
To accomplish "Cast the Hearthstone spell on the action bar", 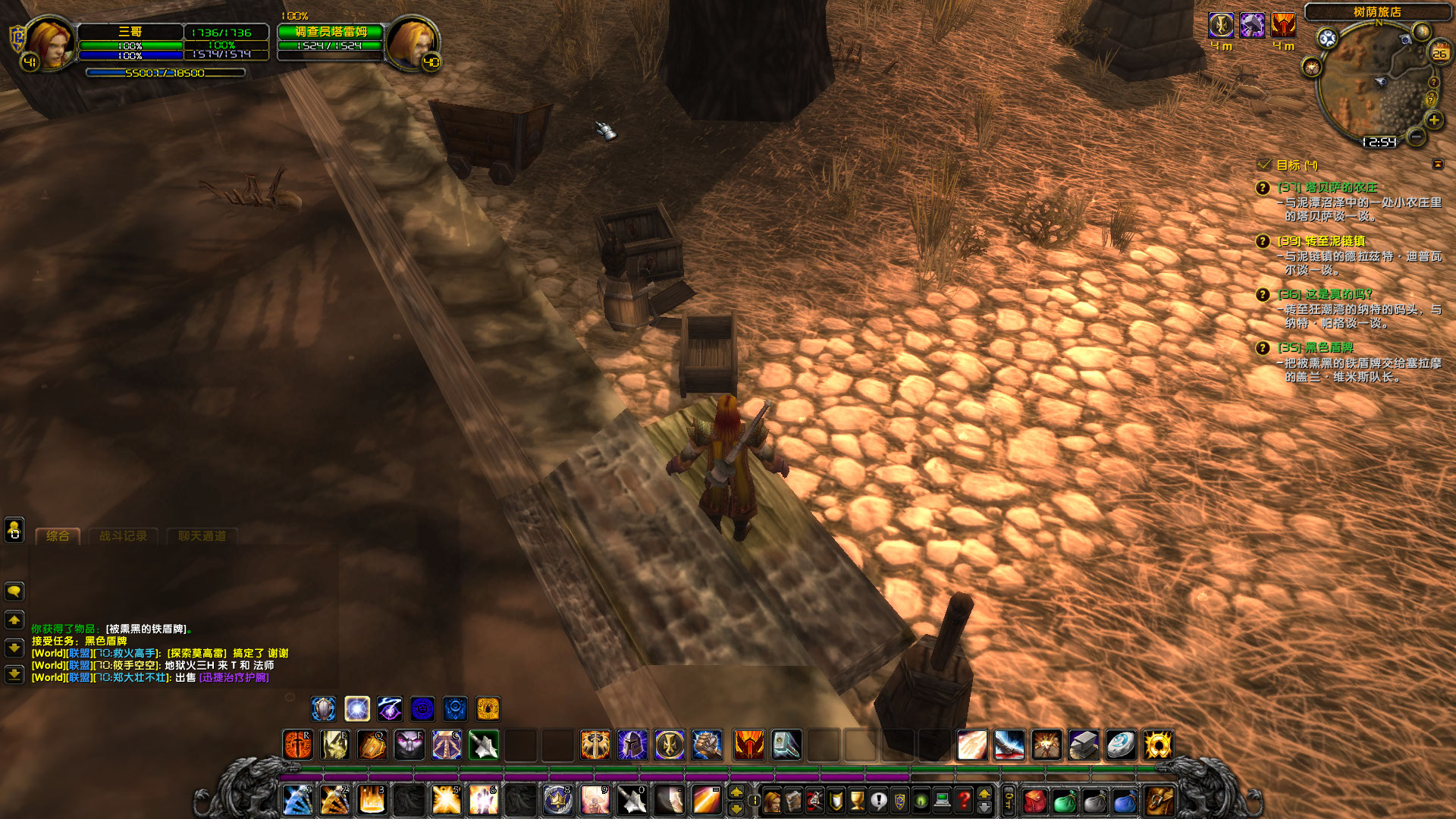I will coord(1122,746).
